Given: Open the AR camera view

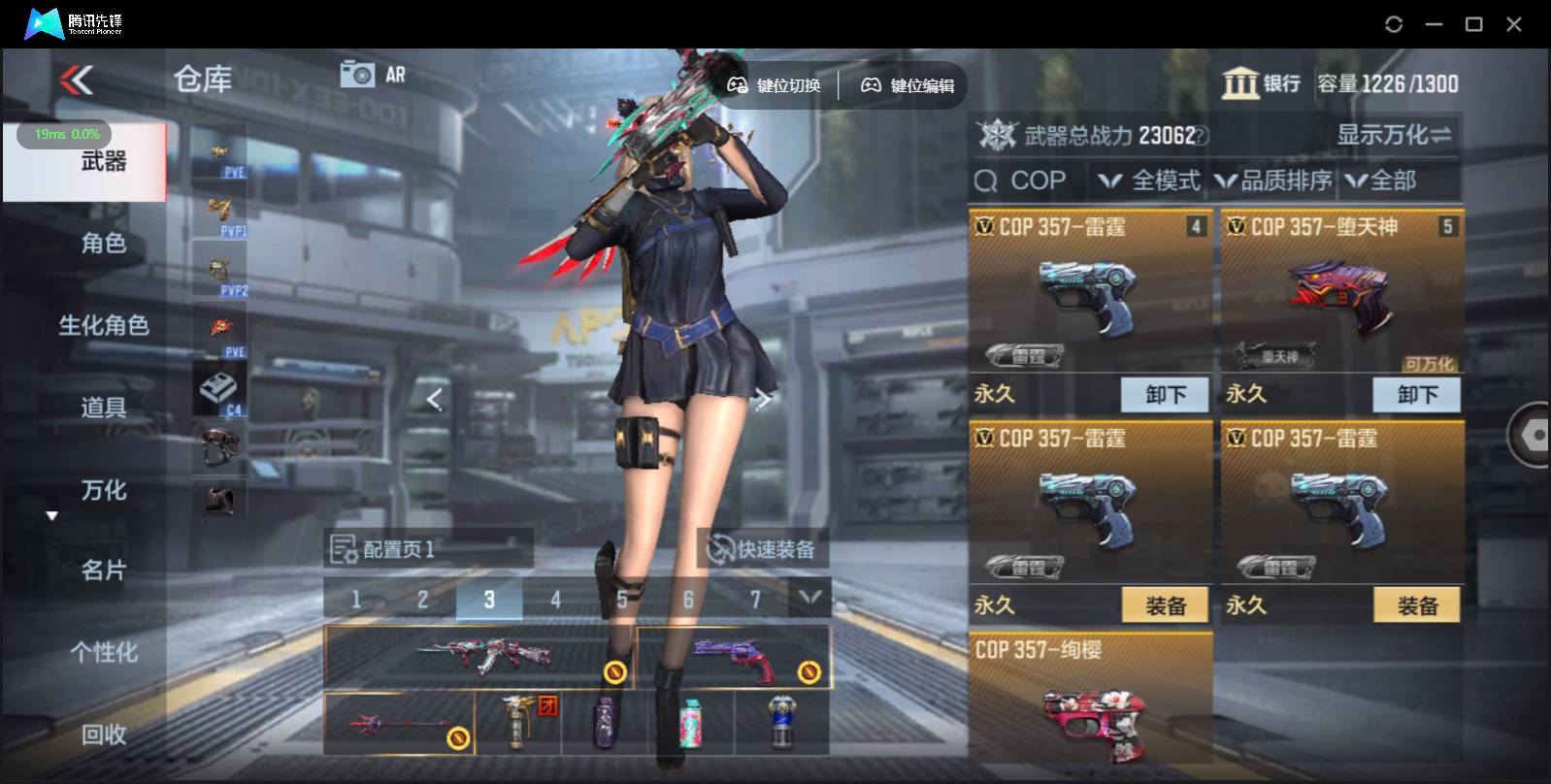Looking at the screenshot, I should point(373,75).
